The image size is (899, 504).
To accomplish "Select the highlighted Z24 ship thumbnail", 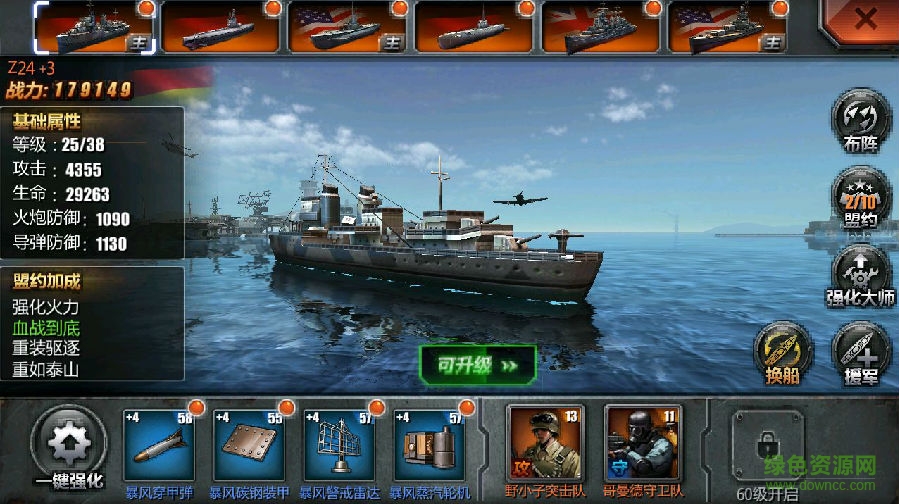I will (x=95, y=27).
